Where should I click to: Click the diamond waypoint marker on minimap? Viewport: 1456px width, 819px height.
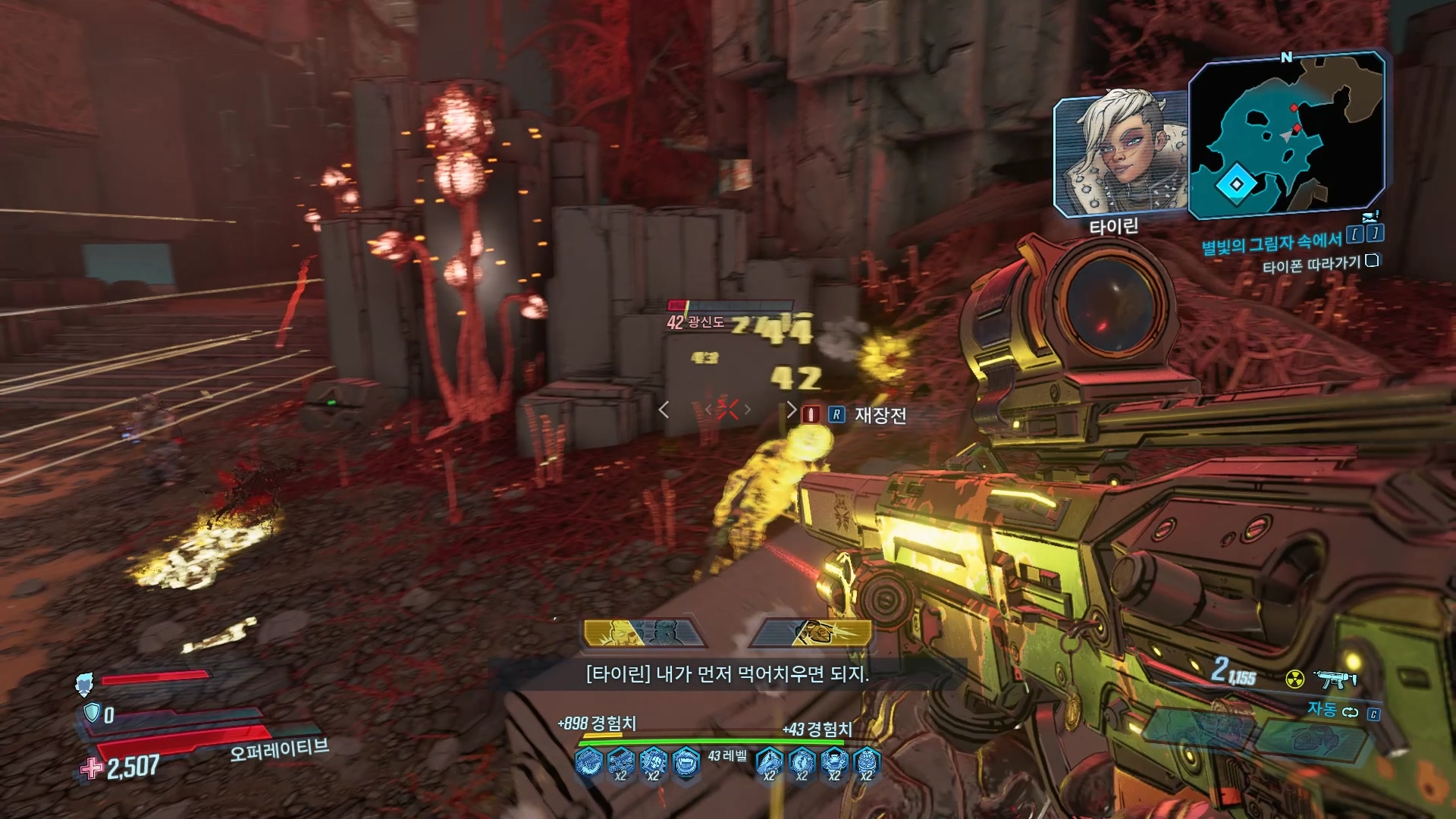[1237, 184]
